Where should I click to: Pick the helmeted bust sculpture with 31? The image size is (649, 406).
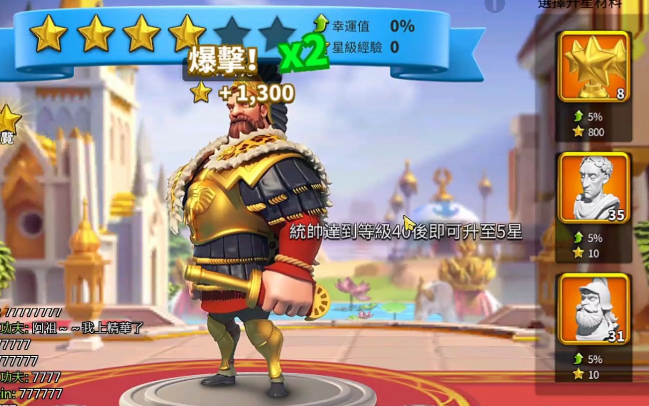click(594, 308)
